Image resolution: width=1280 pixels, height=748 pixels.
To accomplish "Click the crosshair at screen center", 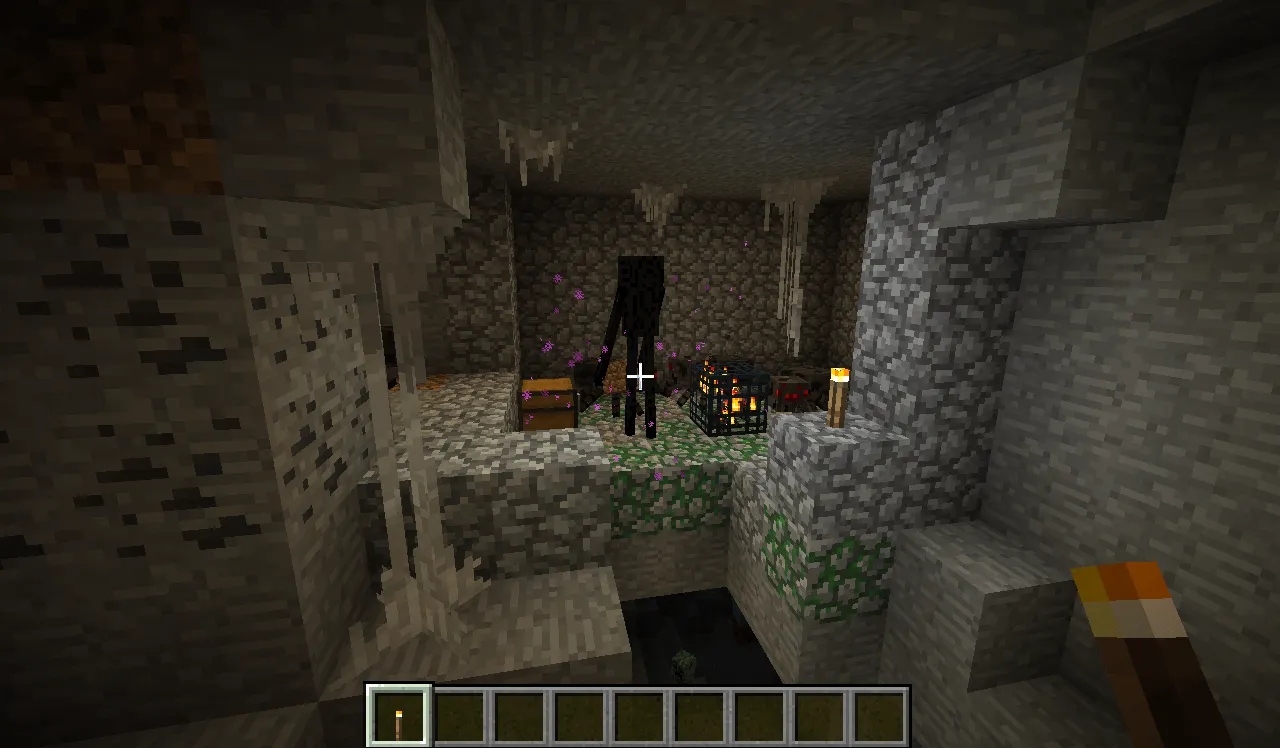I will pyautogui.click(x=640, y=374).
